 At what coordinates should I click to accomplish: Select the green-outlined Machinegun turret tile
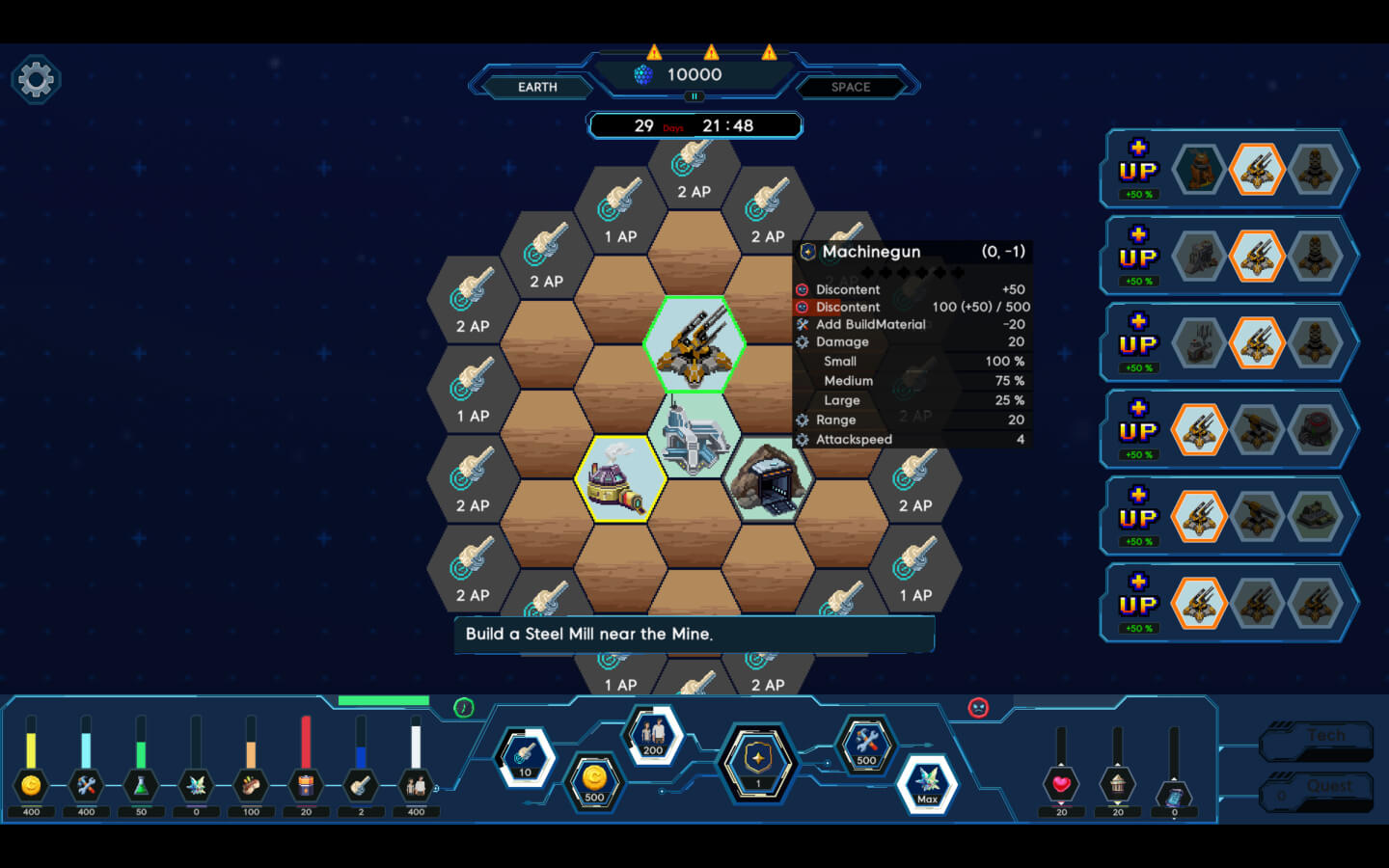(x=694, y=344)
